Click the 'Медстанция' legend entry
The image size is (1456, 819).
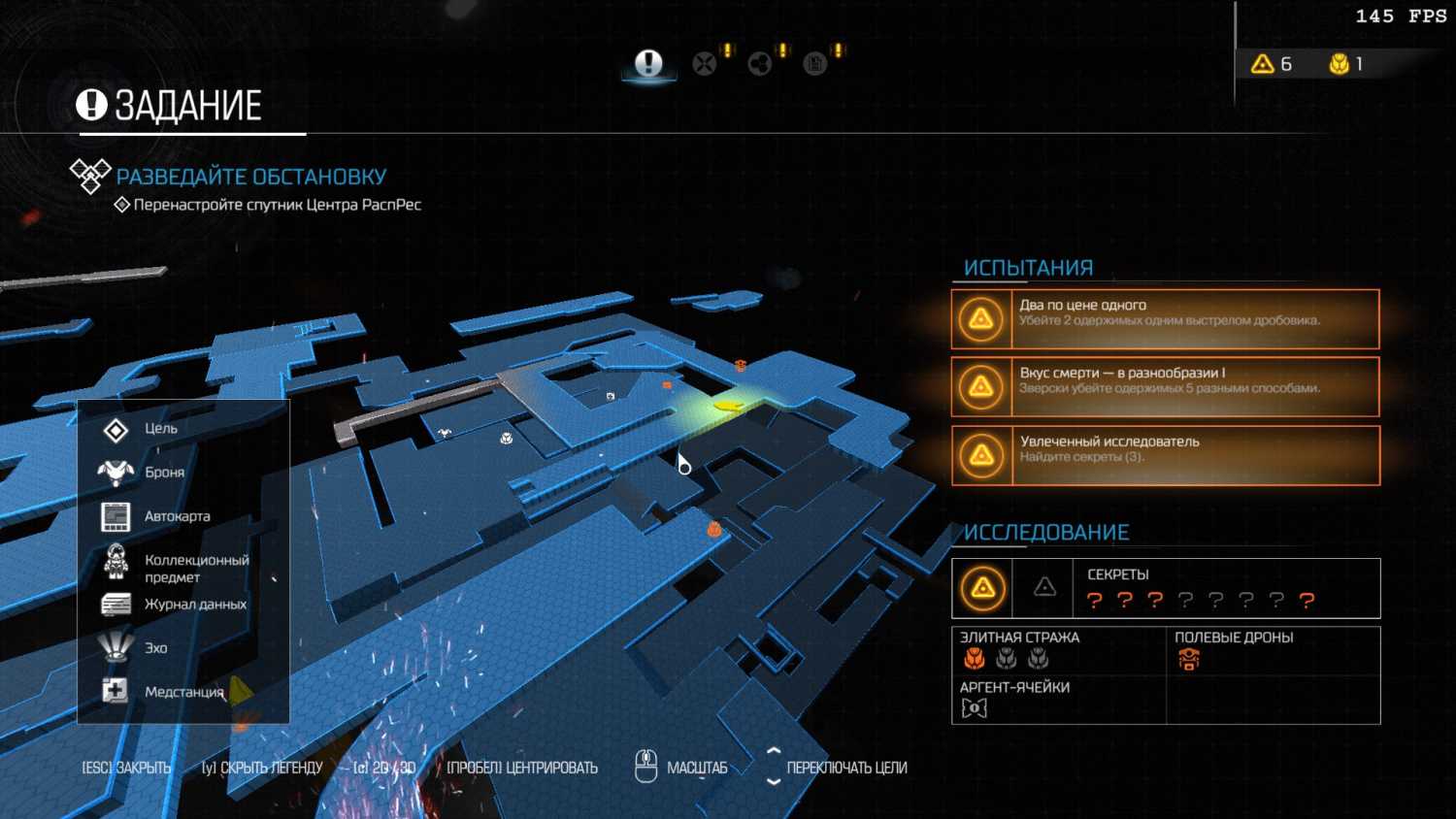coord(183,692)
